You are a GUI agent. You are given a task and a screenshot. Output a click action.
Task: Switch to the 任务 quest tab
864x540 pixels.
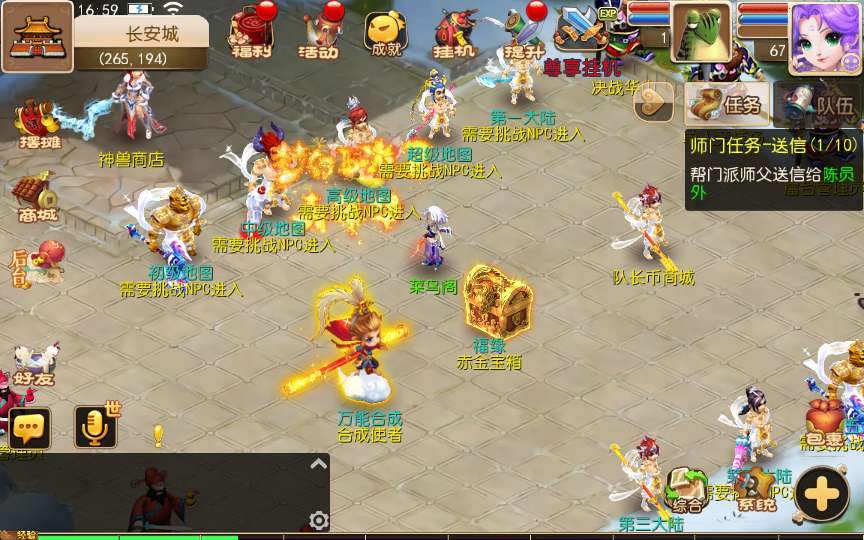[x=727, y=101]
